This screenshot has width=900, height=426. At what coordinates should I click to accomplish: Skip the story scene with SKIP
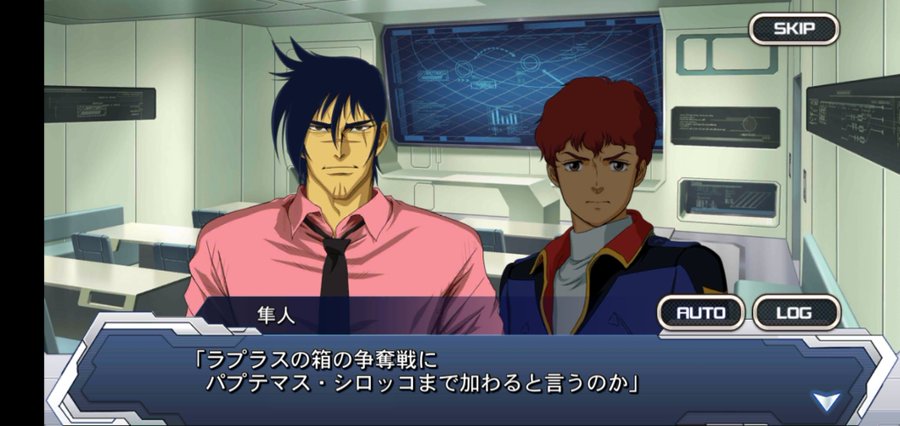(x=794, y=28)
